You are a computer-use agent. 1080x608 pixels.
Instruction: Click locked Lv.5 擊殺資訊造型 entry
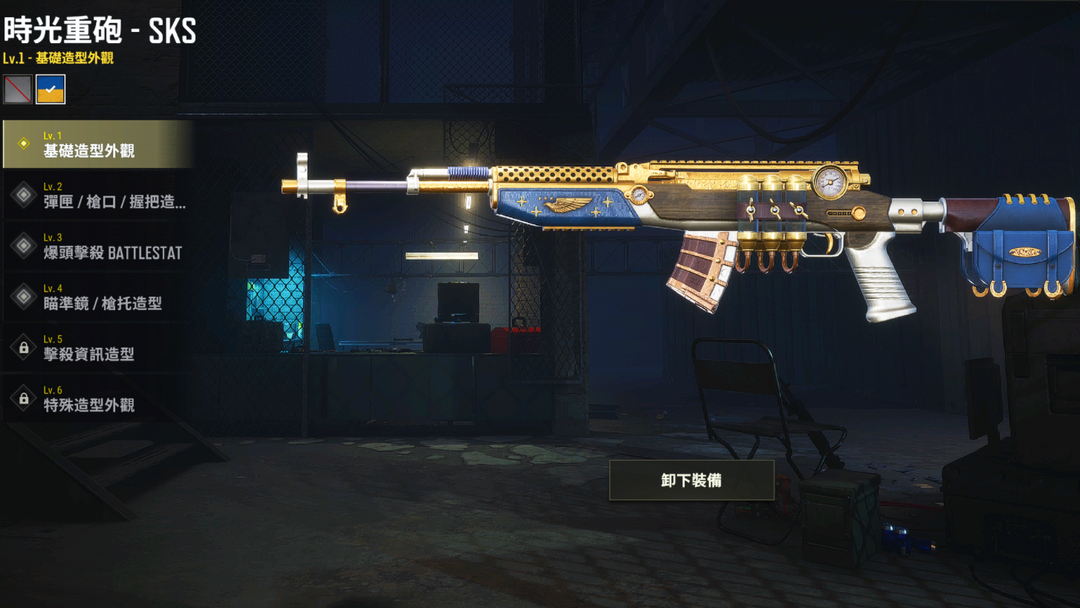[96, 348]
